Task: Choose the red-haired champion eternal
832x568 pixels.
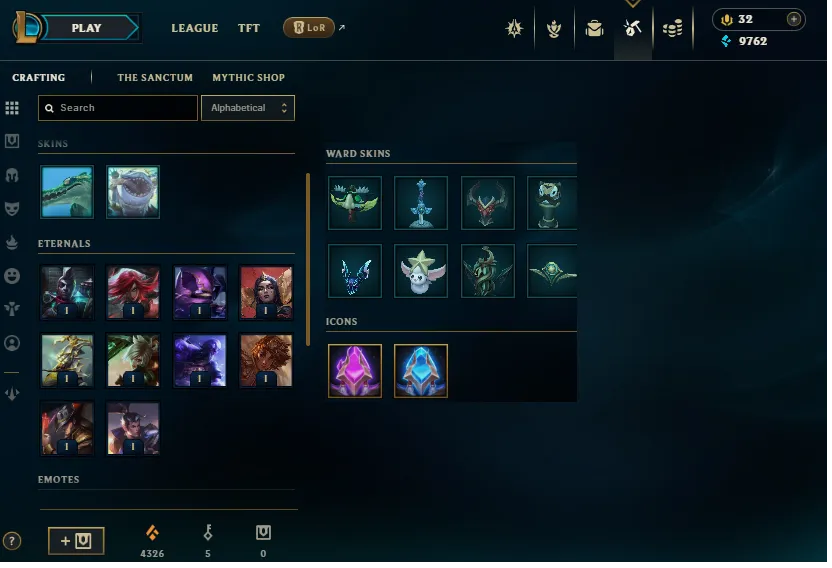Action: pyautogui.click(x=133, y=292)
